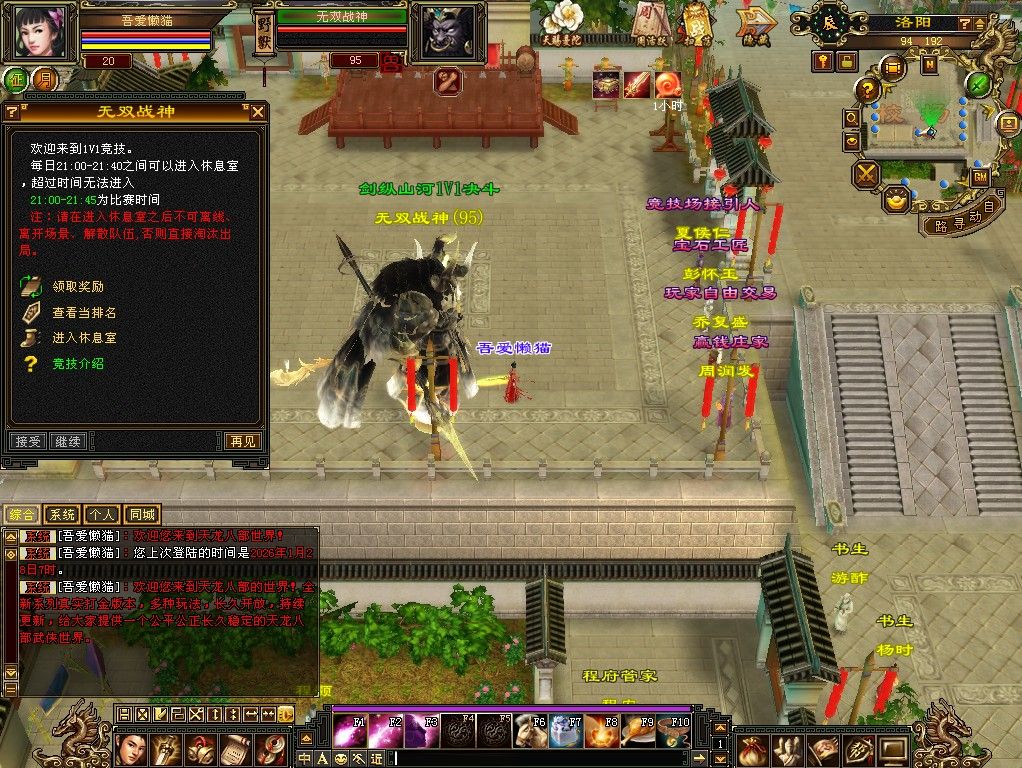
Task: Close the 无双战神 dialogue window
Action: [258, 112]
